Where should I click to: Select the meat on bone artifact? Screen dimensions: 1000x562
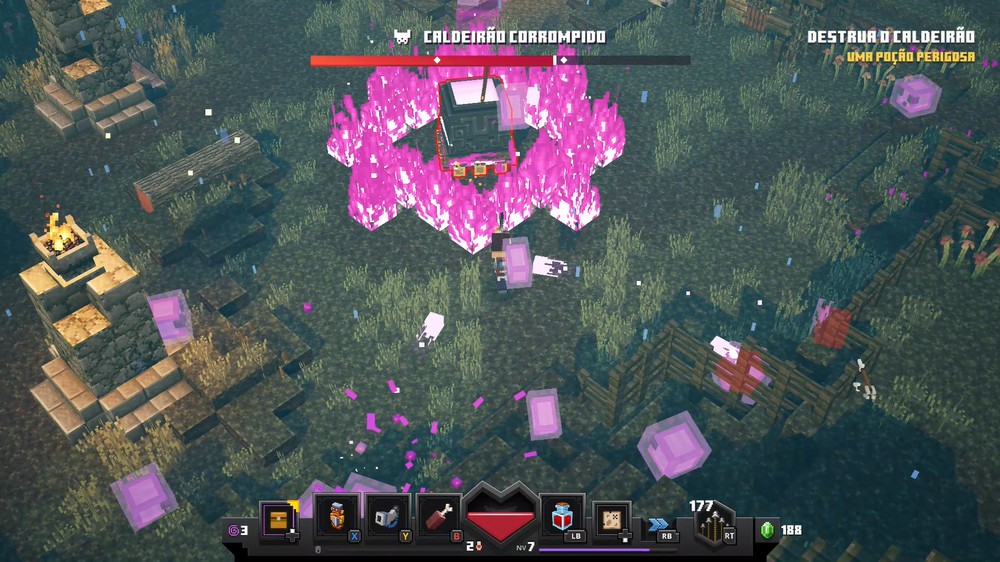438,516
